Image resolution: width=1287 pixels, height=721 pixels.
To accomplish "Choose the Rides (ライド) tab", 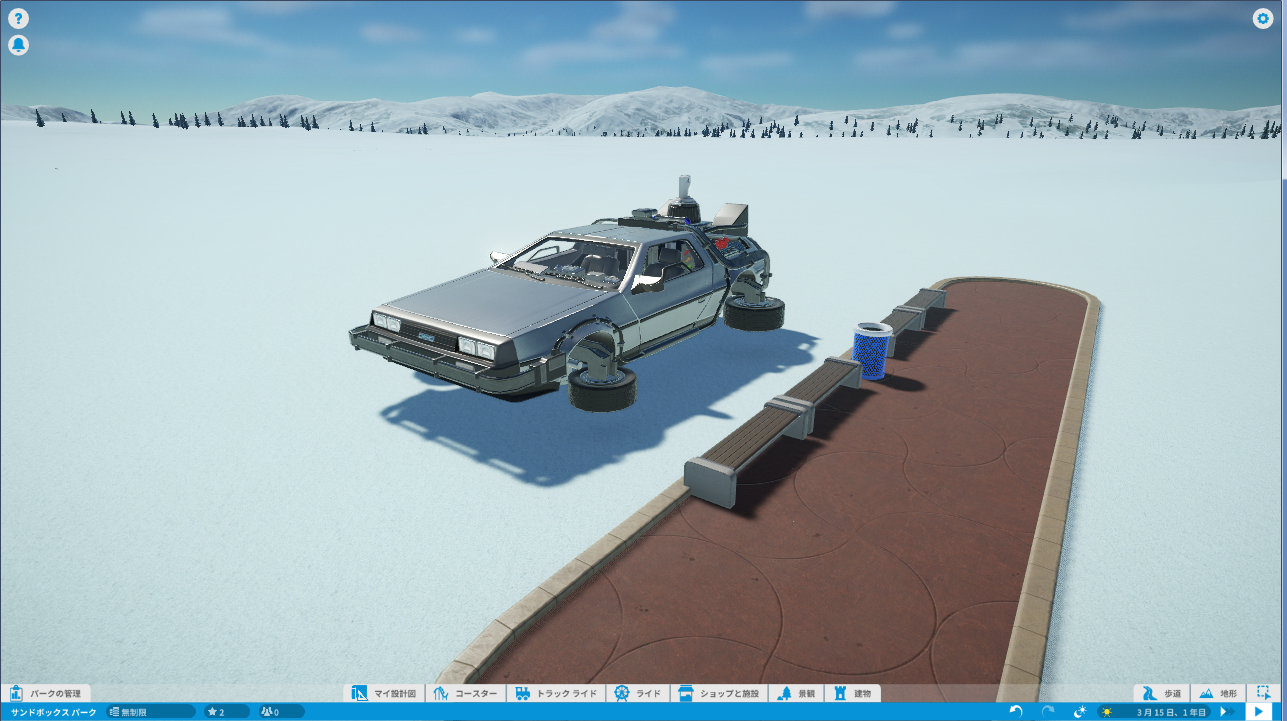I will click(638, 693).
